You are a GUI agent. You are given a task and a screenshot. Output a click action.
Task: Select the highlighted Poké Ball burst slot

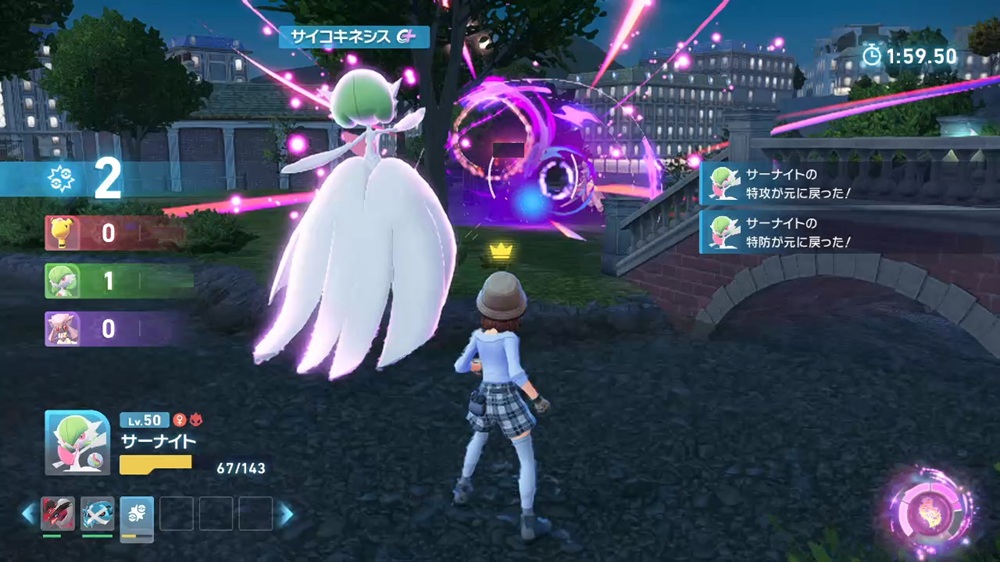(137, 514)
